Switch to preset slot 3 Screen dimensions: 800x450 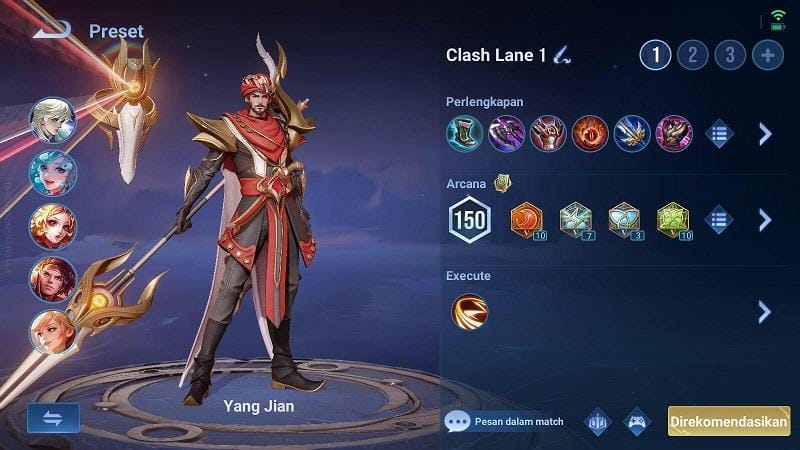tap(730, 55)
